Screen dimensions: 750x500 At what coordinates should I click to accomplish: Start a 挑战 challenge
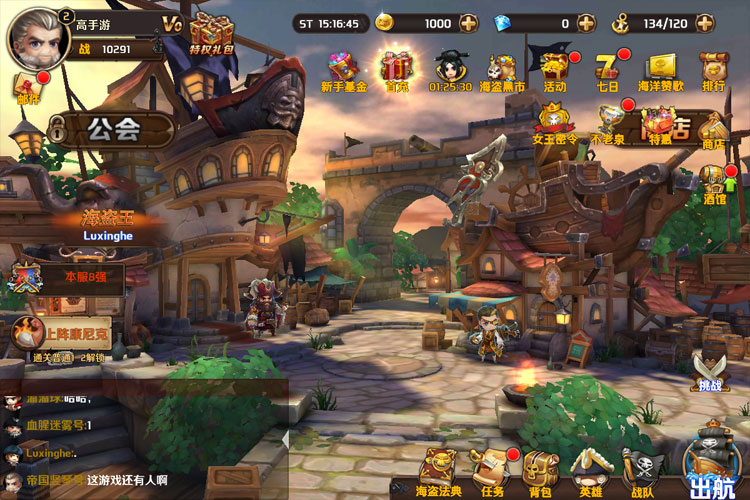click(x=709, y=370)
